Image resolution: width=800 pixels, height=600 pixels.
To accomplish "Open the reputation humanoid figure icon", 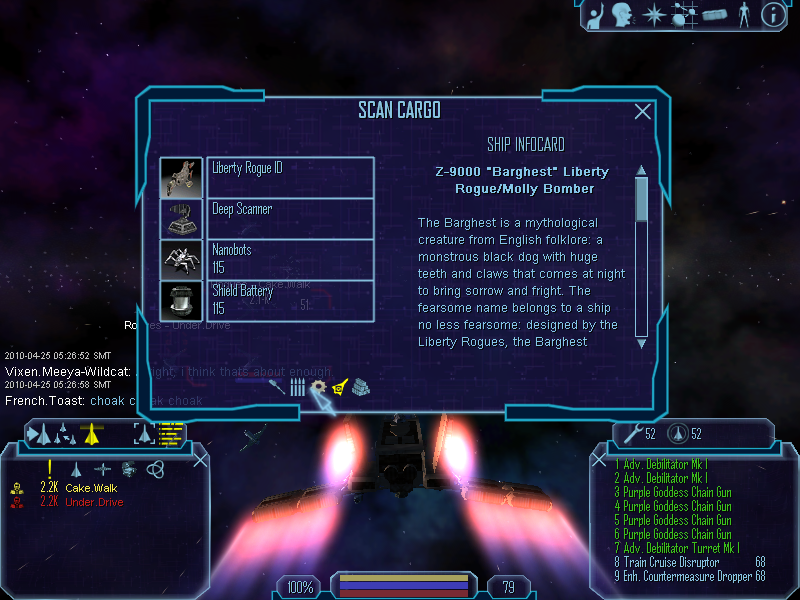I will click(x=743, y=15).
